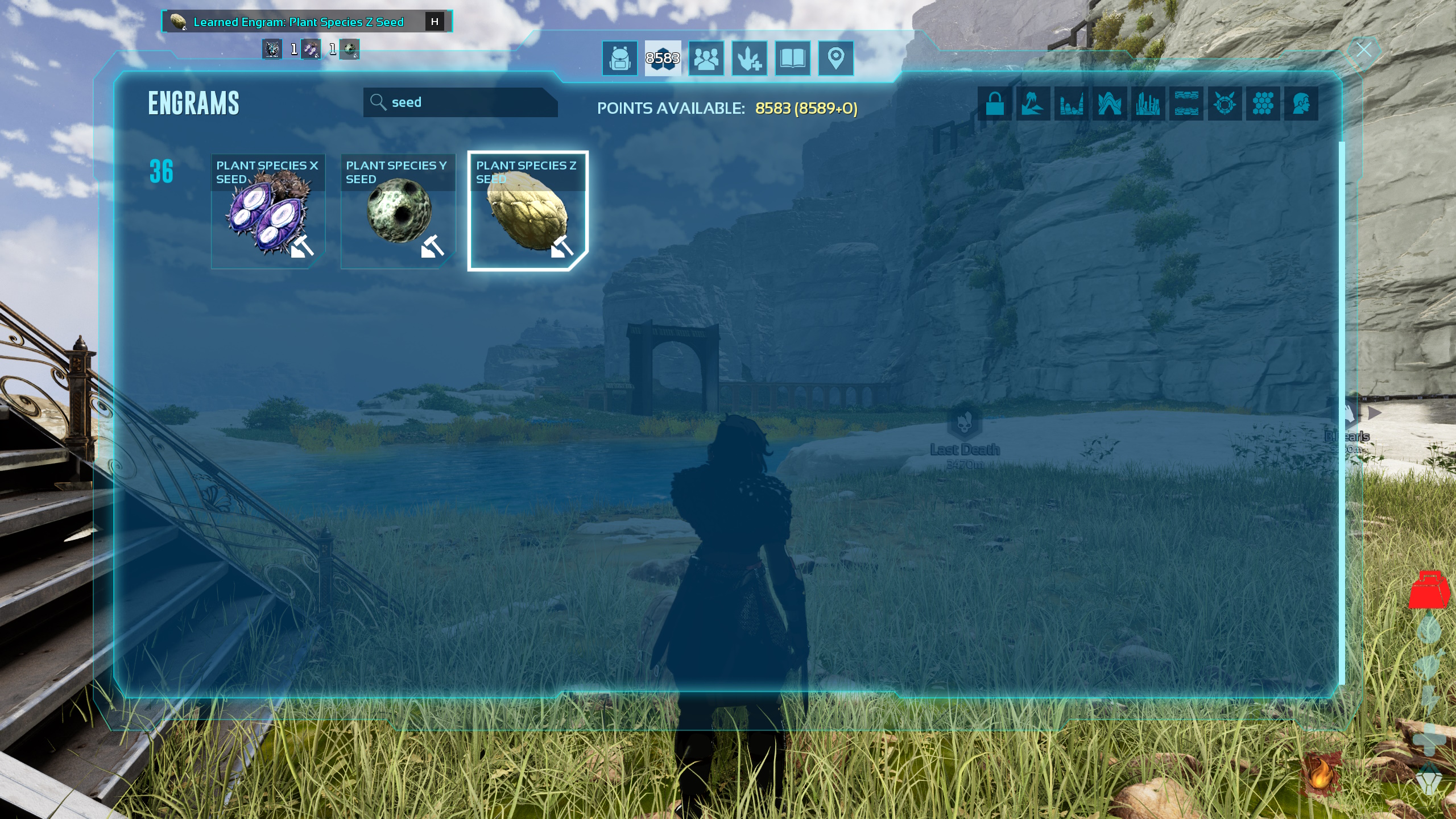Viewport: 1456px width, 819px height.
Task: Open the Tek hexagon engram filter
Action: [1264, 104]
